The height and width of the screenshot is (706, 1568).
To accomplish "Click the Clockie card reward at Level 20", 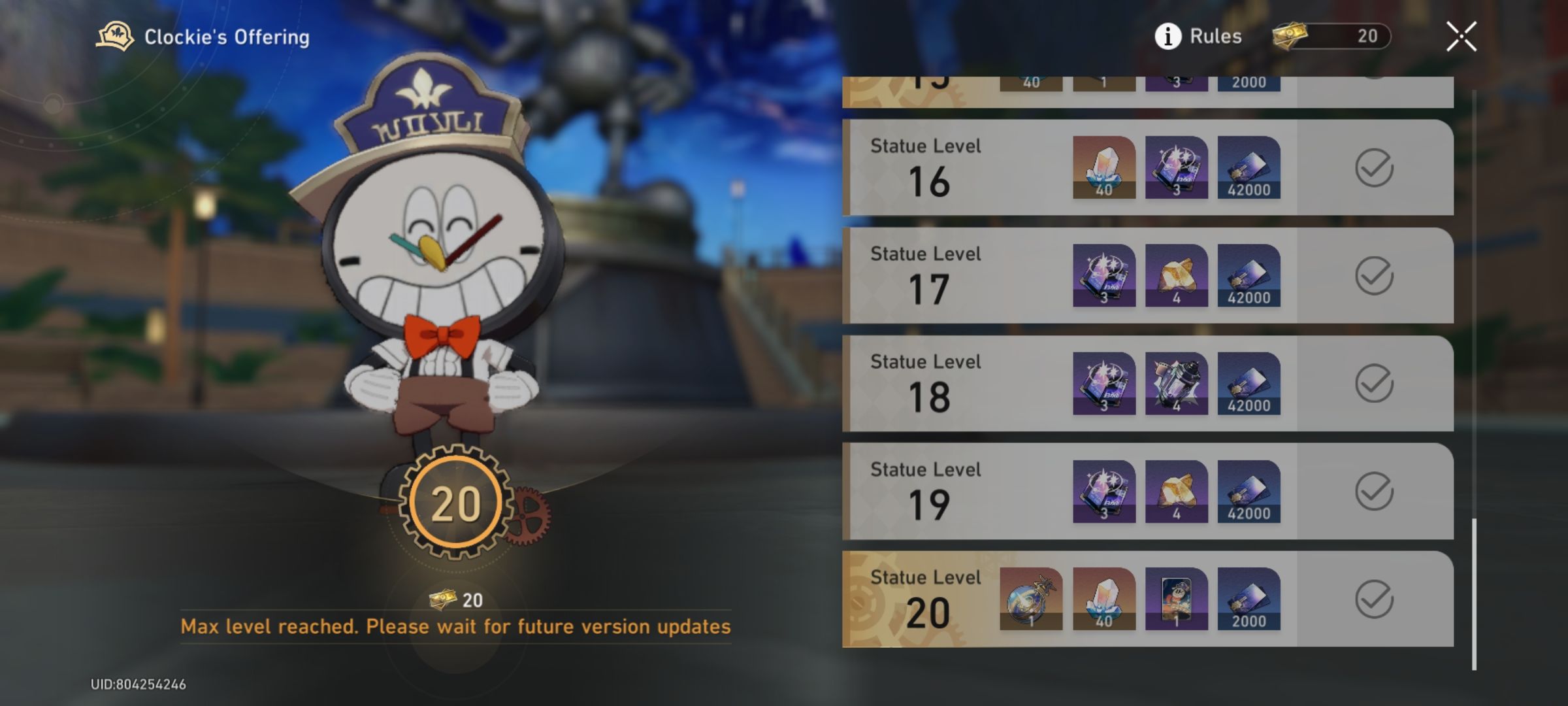I will 1176,603.
